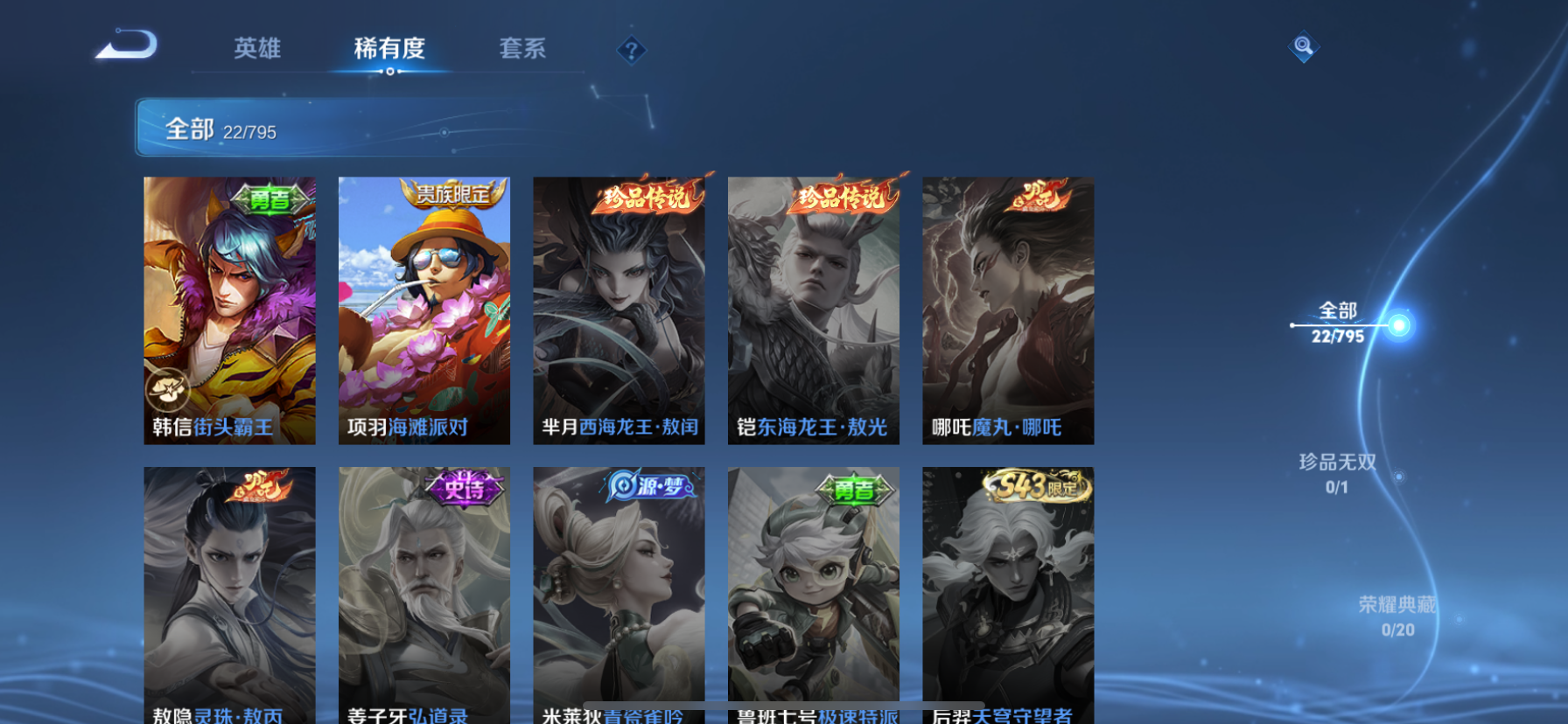The image size is (1568, 724).
Task: Switch to the 套系 tab
Action: coord(522,50)
